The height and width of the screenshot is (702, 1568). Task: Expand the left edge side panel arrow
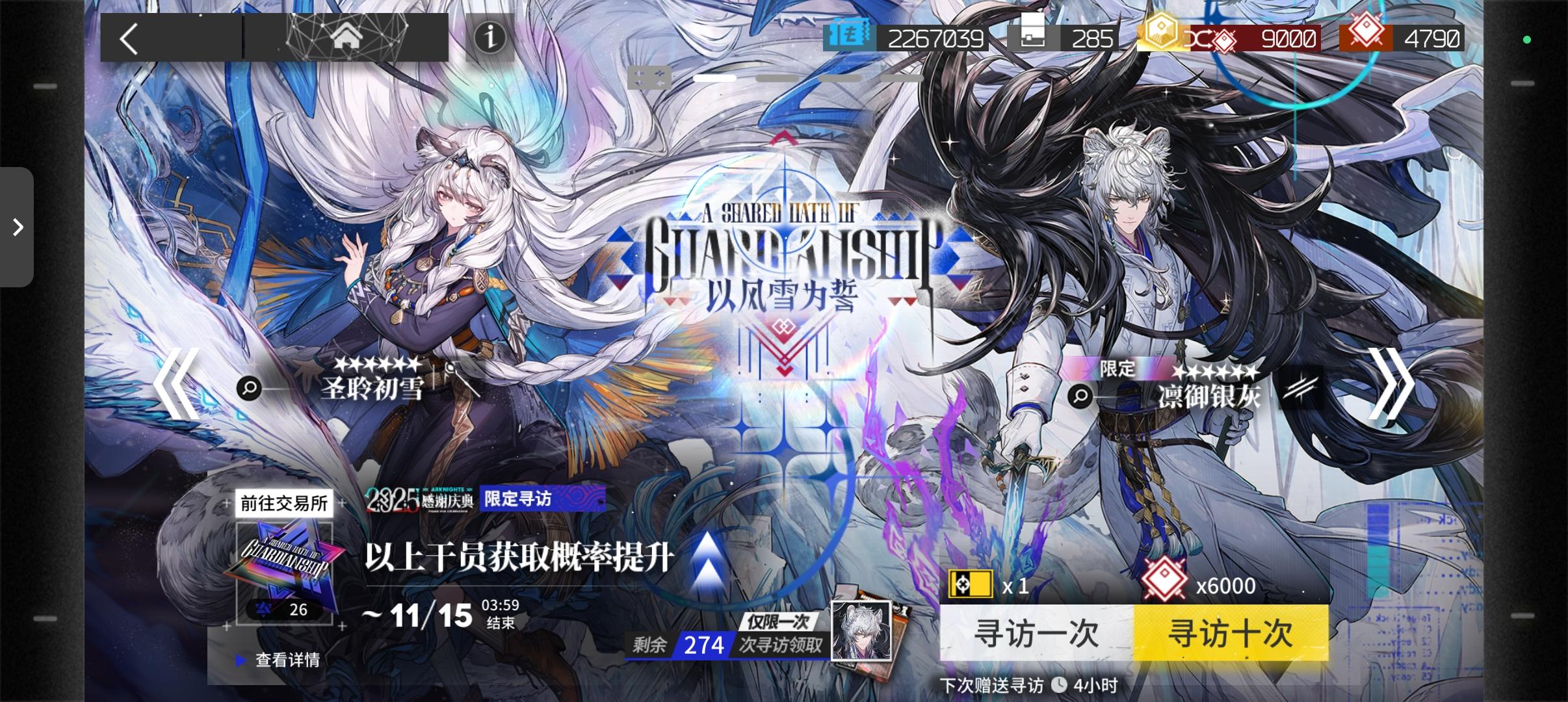pyautogui.click(x=16, y=226)
